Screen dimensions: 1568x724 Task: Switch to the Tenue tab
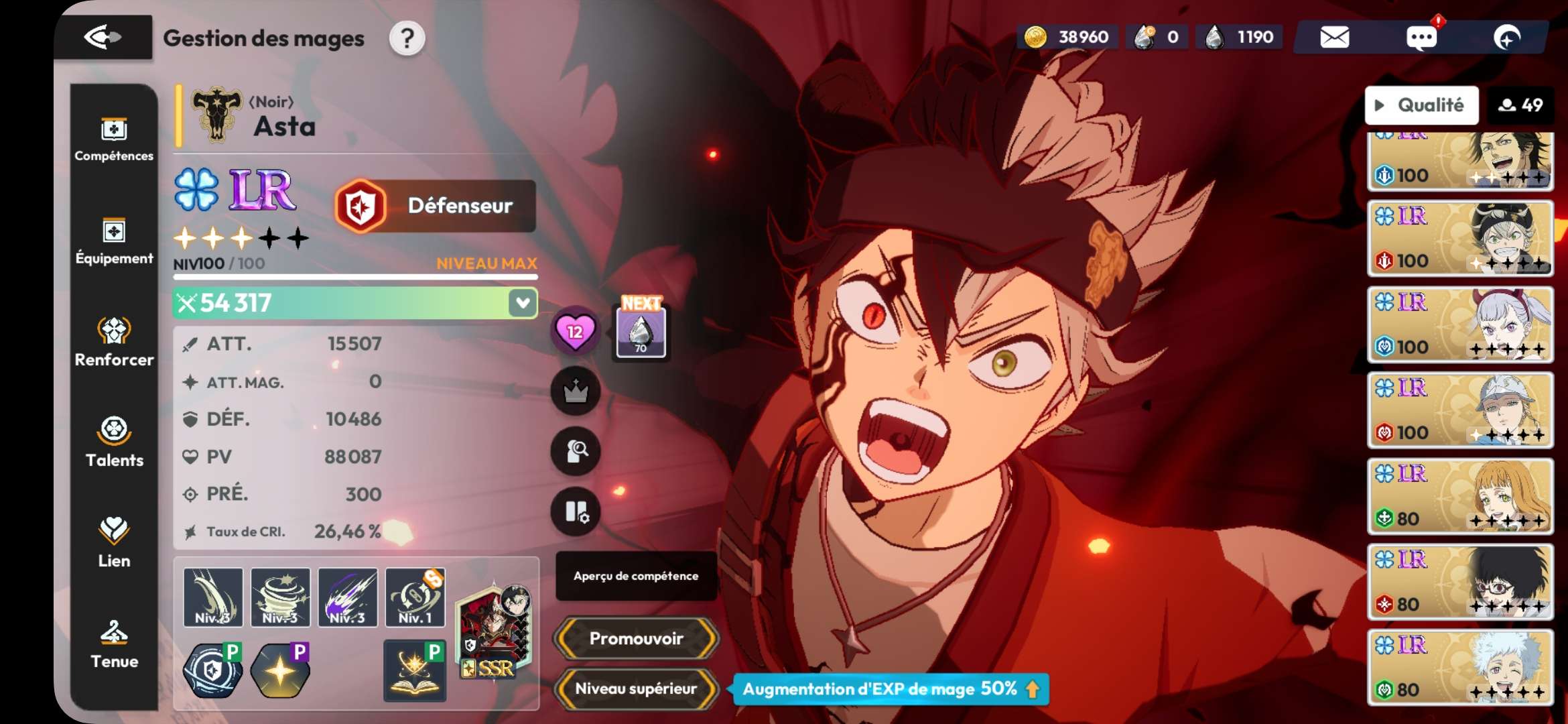click(114, 644)
